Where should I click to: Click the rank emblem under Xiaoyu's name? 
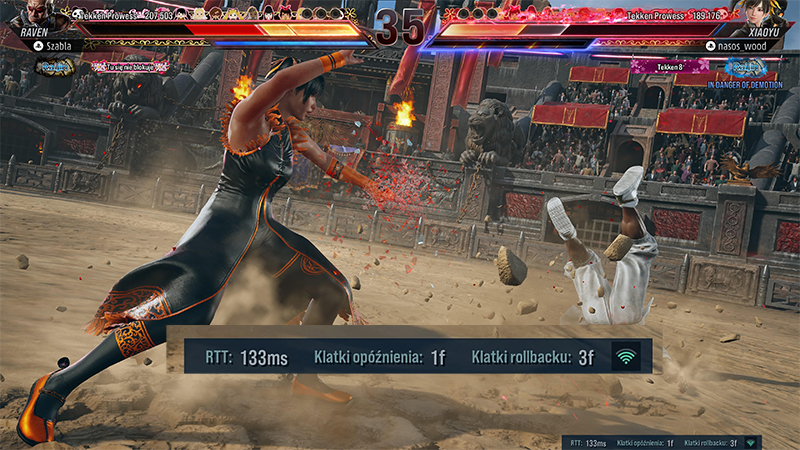coord(744,67)
